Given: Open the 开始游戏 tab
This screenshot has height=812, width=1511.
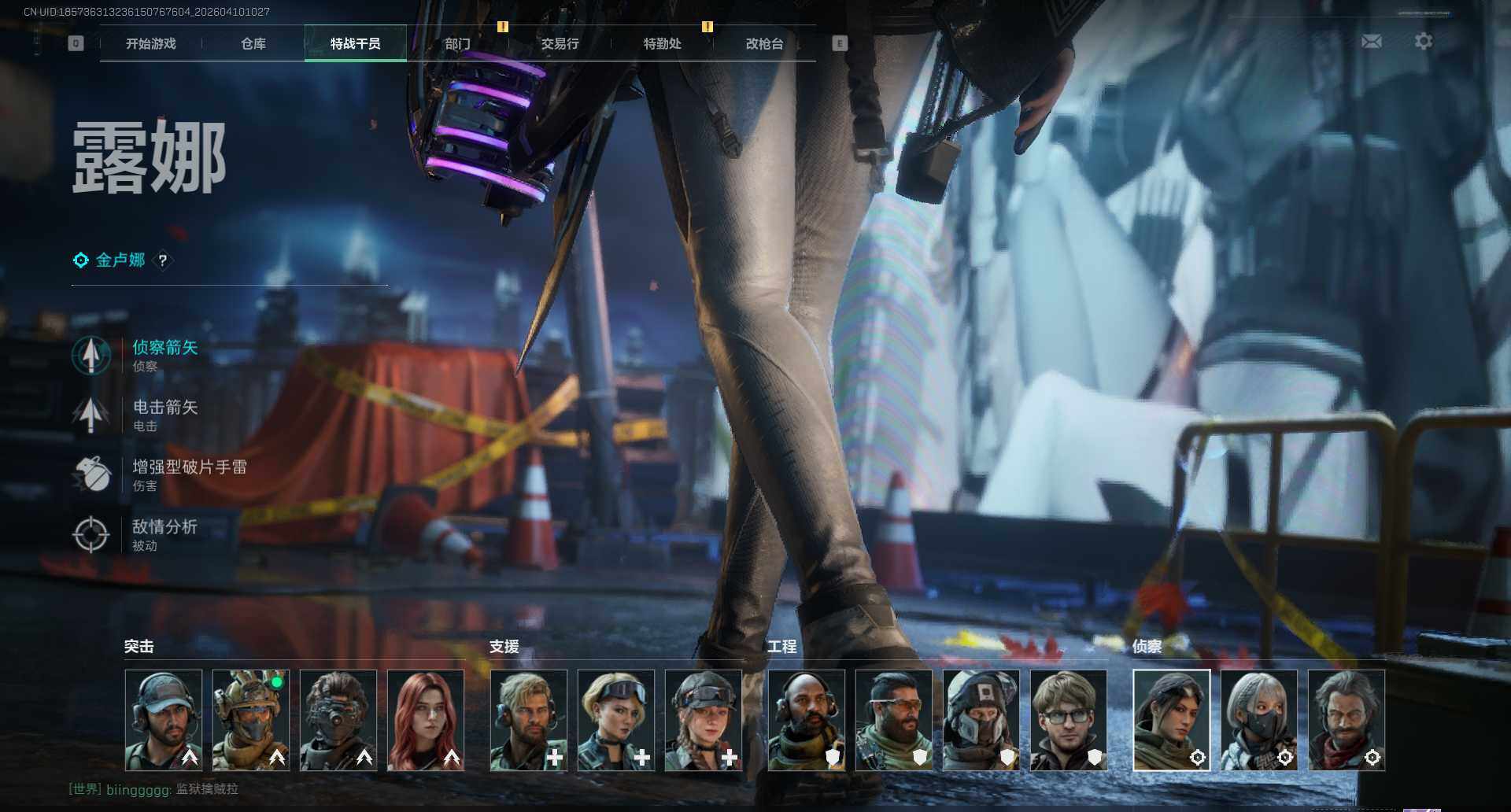Looking at the screenshot, I should 150,43.
